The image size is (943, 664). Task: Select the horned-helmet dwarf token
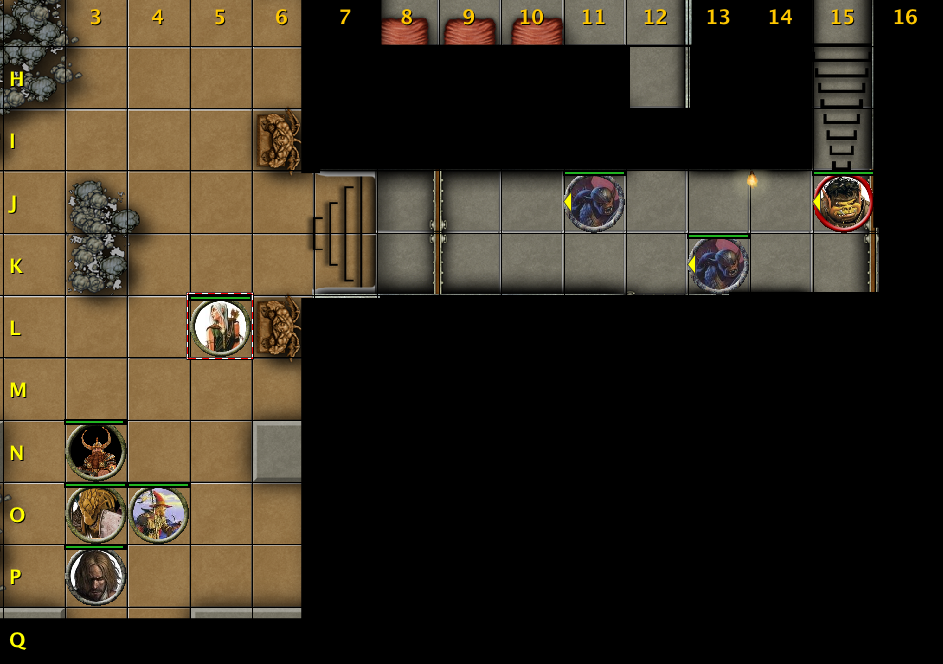(96, 452)
